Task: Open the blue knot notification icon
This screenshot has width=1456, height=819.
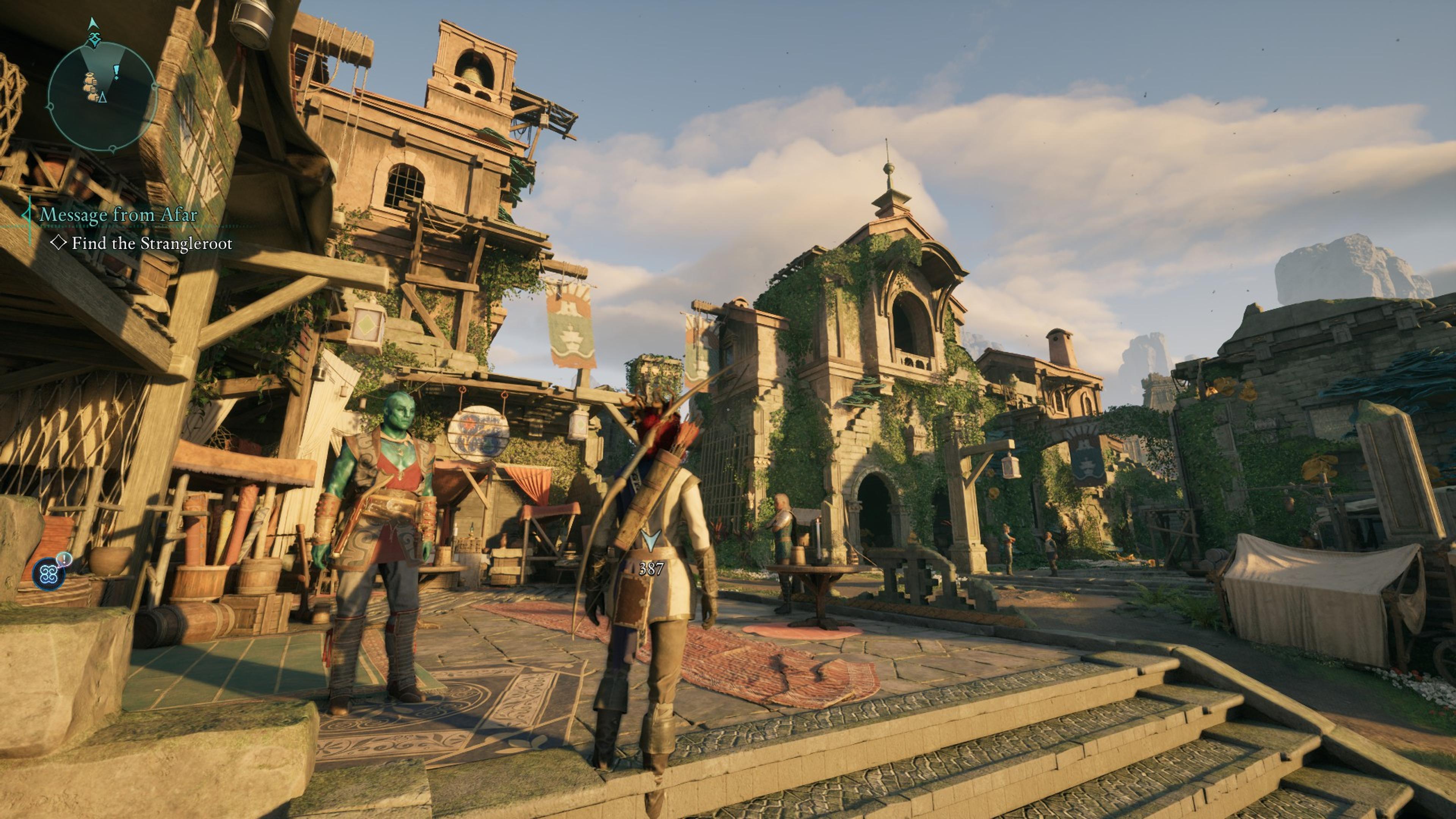Action: pos(48,573)
